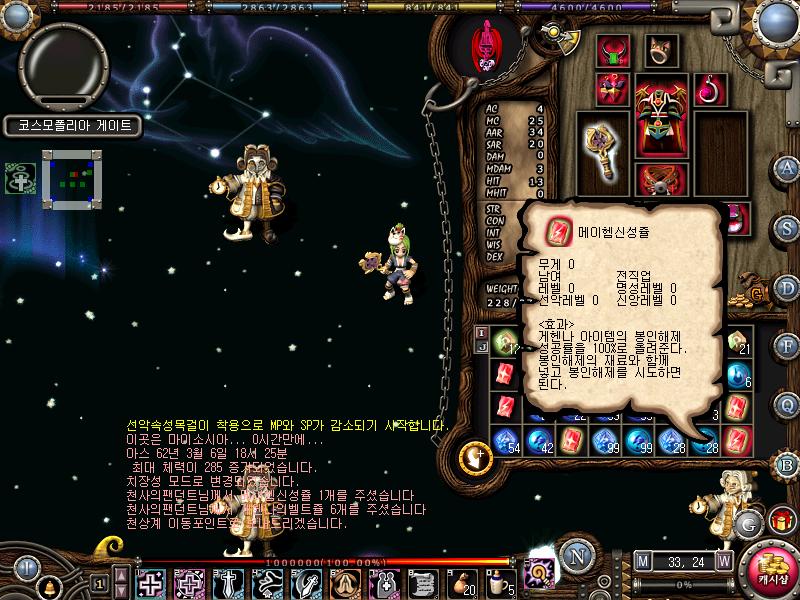Toggle the M button beside coordinates
The height and width of the screenshot is (600, 800).
tap(642, 561)
